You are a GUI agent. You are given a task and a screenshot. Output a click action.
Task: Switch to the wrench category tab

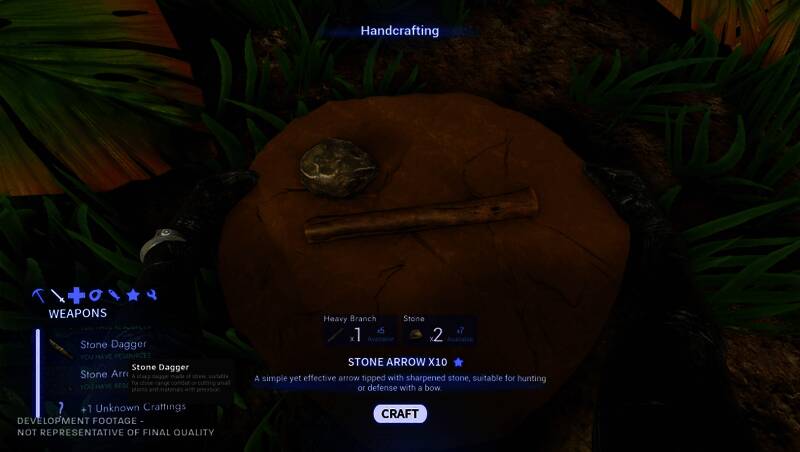click(x=151, y=296)
